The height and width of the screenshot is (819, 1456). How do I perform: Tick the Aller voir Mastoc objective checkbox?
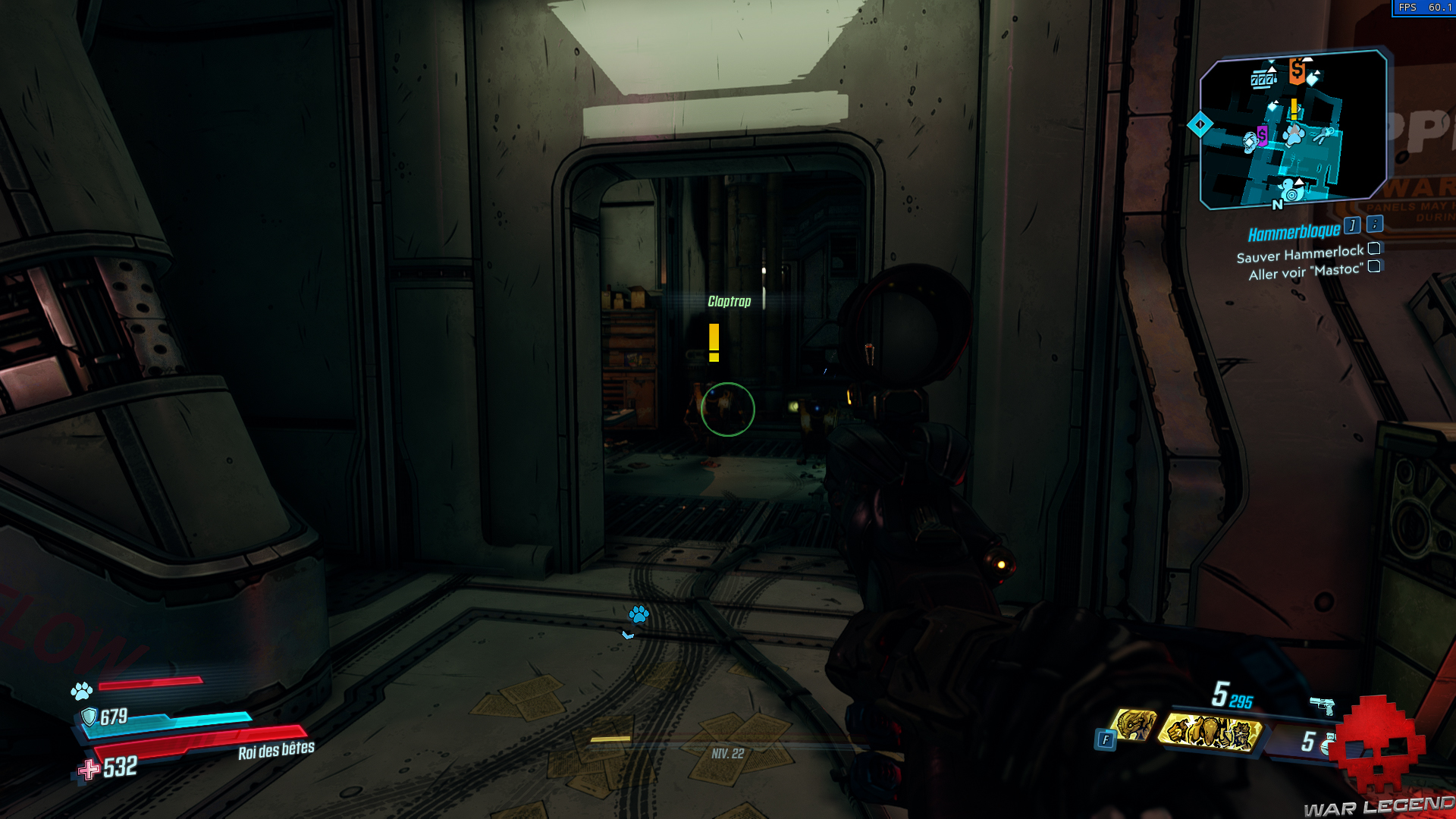1375,266
